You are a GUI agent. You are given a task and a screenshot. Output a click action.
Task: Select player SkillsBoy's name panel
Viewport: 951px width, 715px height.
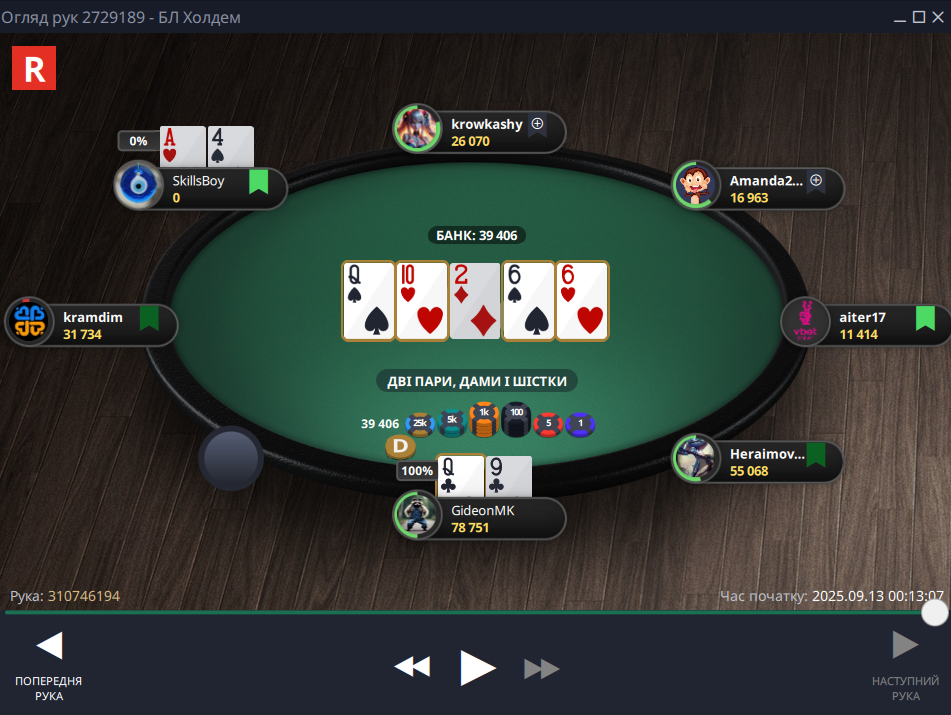(210, 189)
